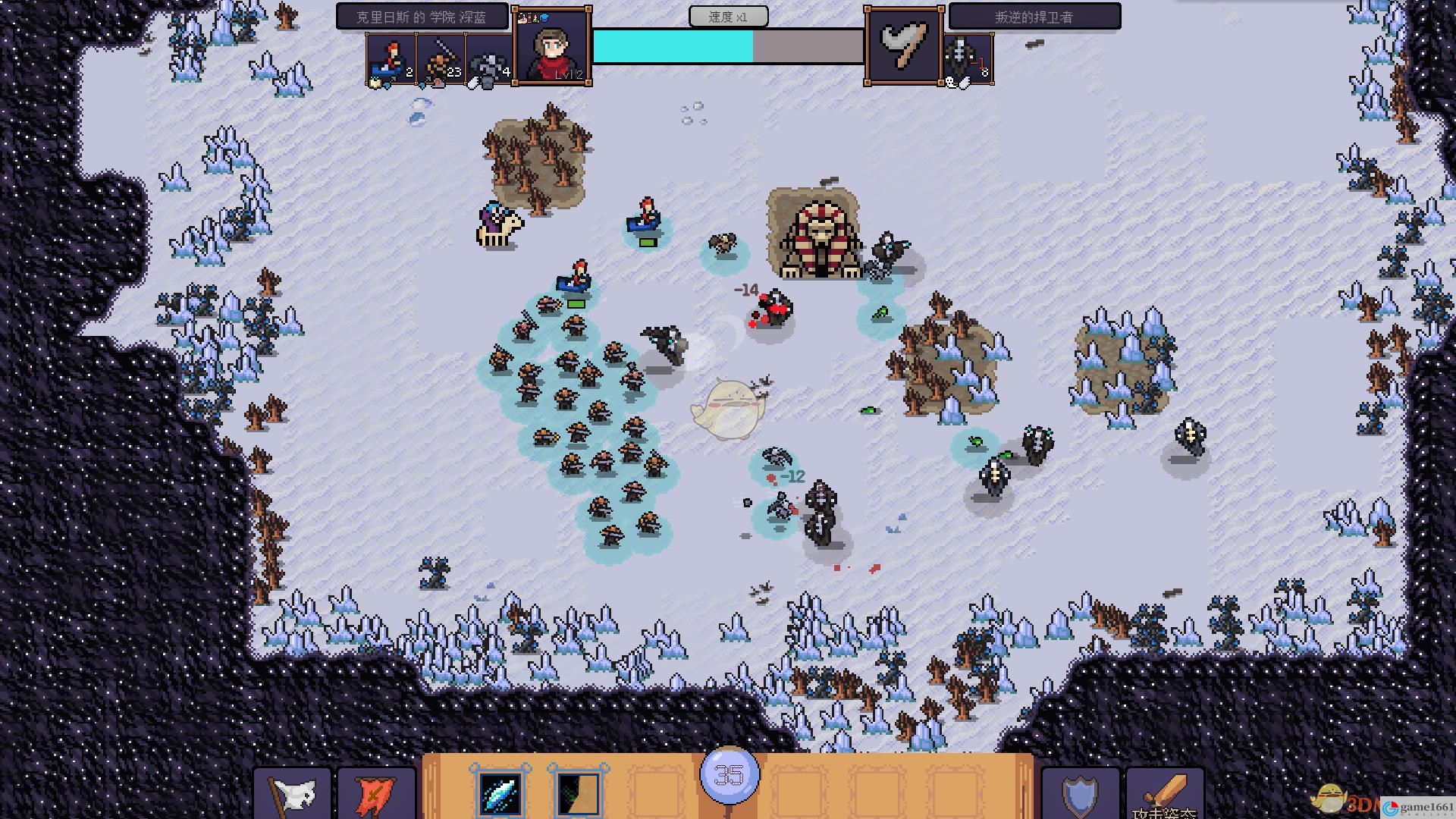The height and width of the screenshot is (819, 1456).
Task: Toggle the 速度 x1 game speed button
Action: click(x=728, y=17)
